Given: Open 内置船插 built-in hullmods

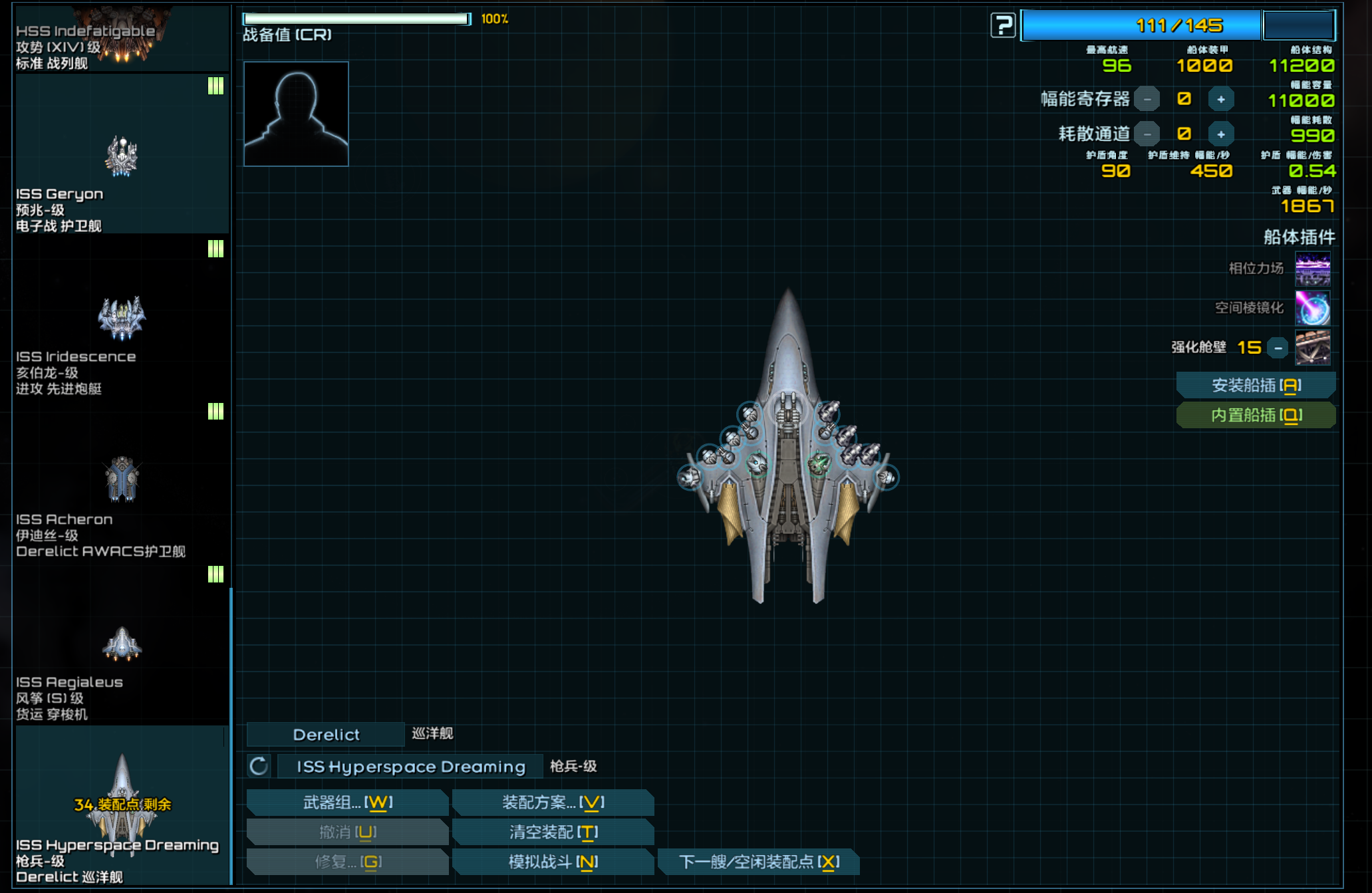Looking at the screenshot, I should point(1256,416).
